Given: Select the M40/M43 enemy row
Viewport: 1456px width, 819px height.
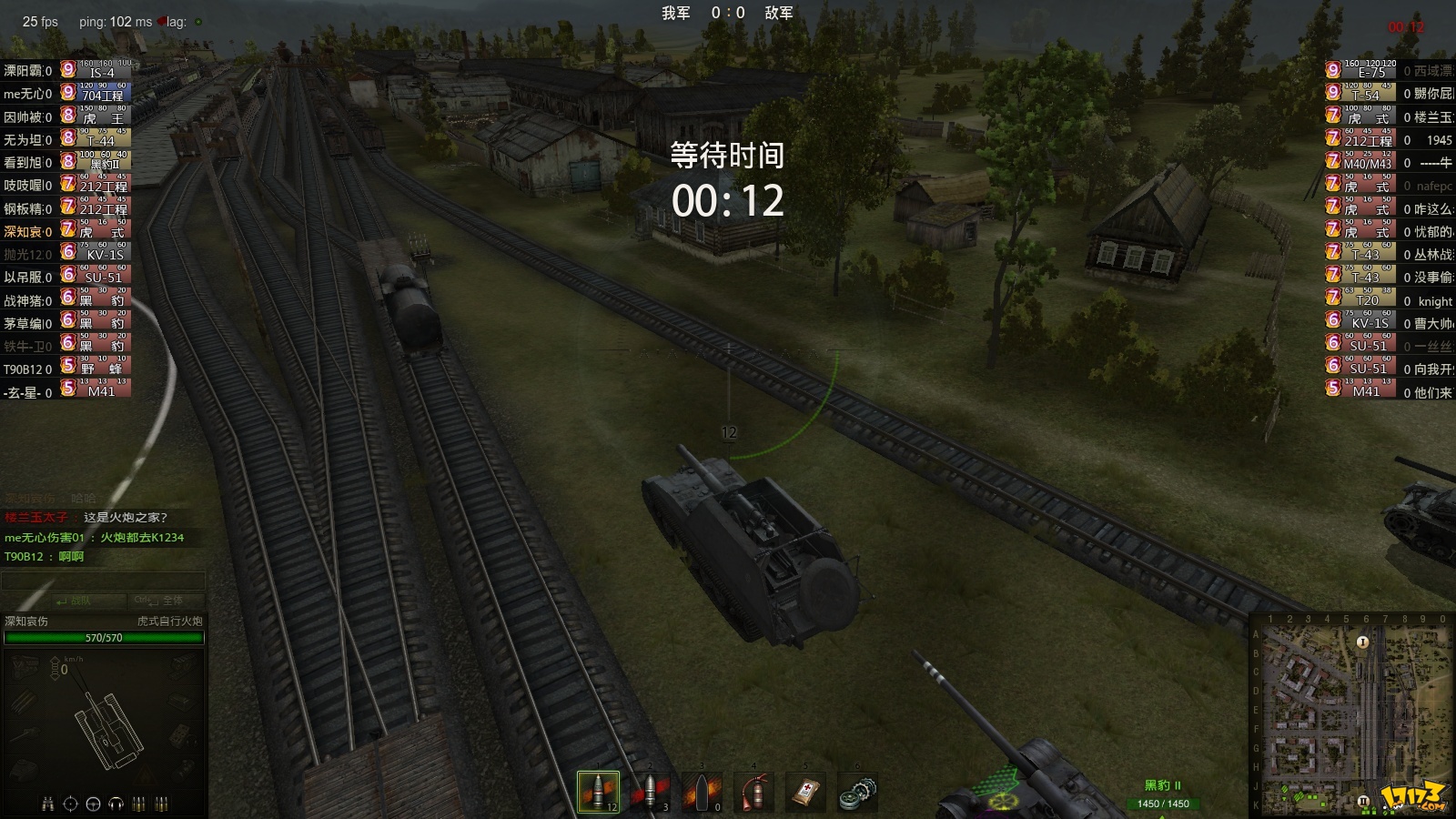Looking at the screenshot, I should pos(1389,162).
